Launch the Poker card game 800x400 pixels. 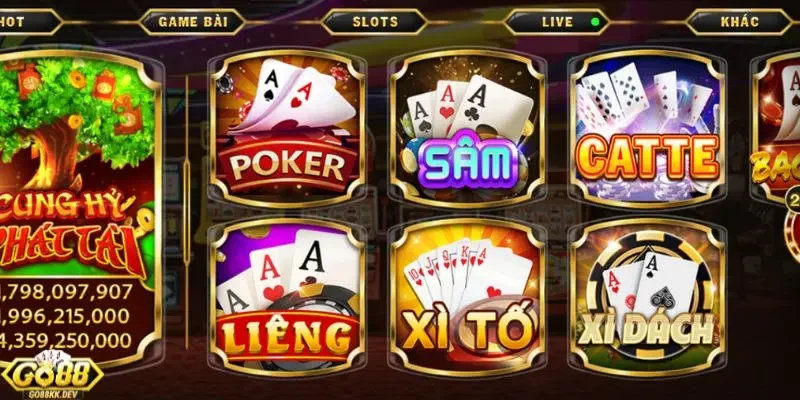click(x=286, y=127)
